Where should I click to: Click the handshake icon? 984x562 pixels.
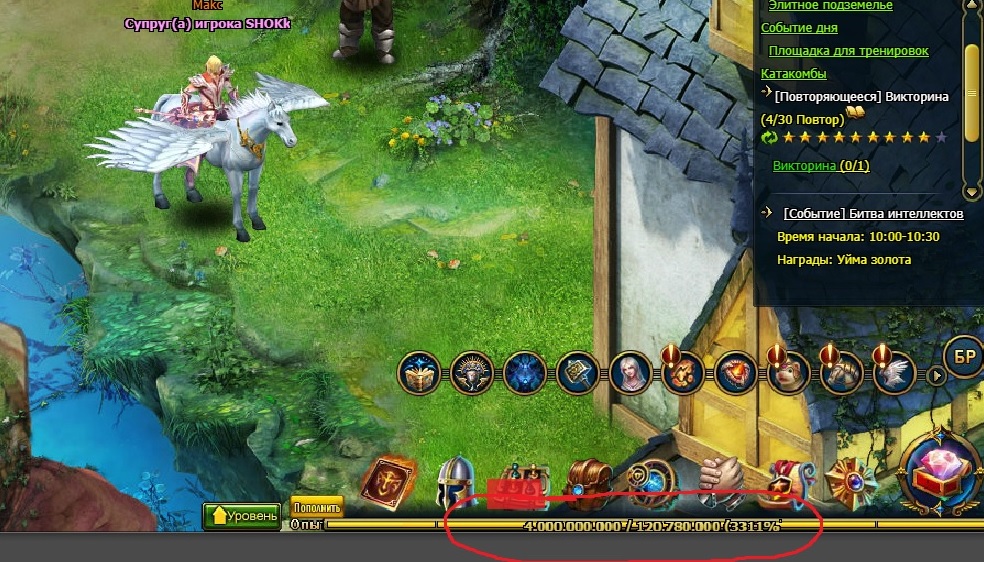click(719, 480)
